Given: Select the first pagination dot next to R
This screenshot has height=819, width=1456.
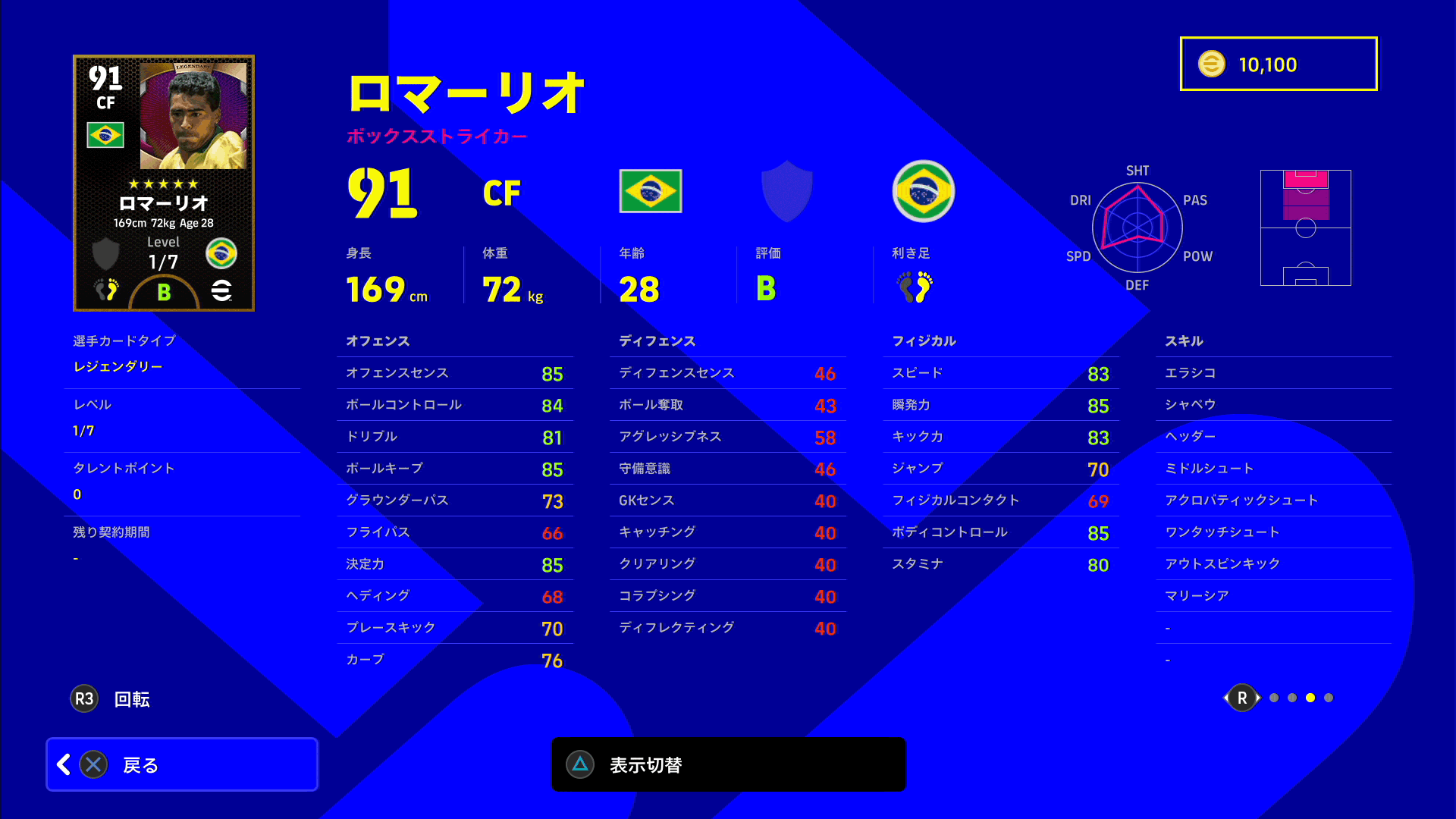Looking at the screenshot, I should coord(1274,698).
